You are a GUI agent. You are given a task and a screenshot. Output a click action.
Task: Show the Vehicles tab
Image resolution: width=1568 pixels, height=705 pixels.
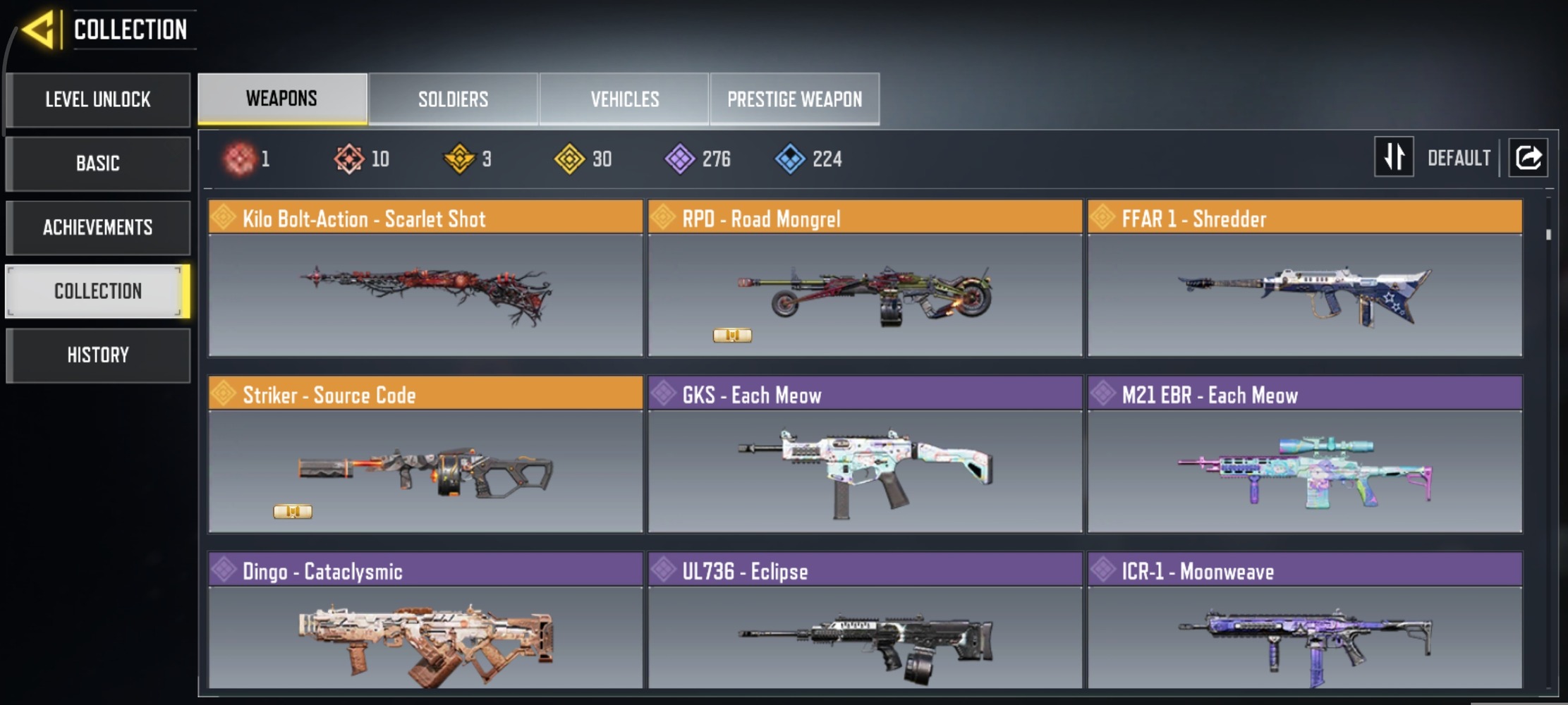pyautogui.click(x=624, y=99)
